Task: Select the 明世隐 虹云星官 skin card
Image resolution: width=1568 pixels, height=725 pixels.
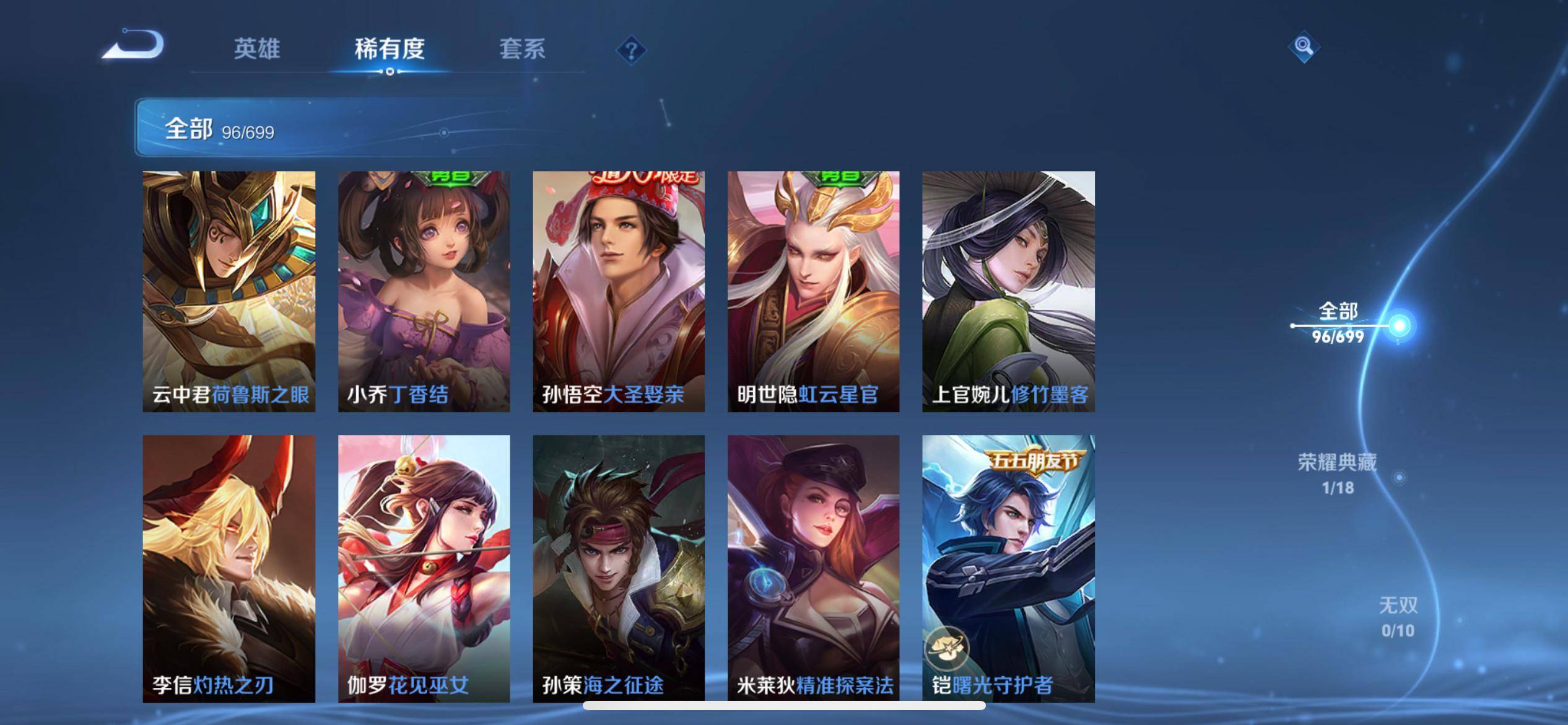Action: click(x=813, y=291)
